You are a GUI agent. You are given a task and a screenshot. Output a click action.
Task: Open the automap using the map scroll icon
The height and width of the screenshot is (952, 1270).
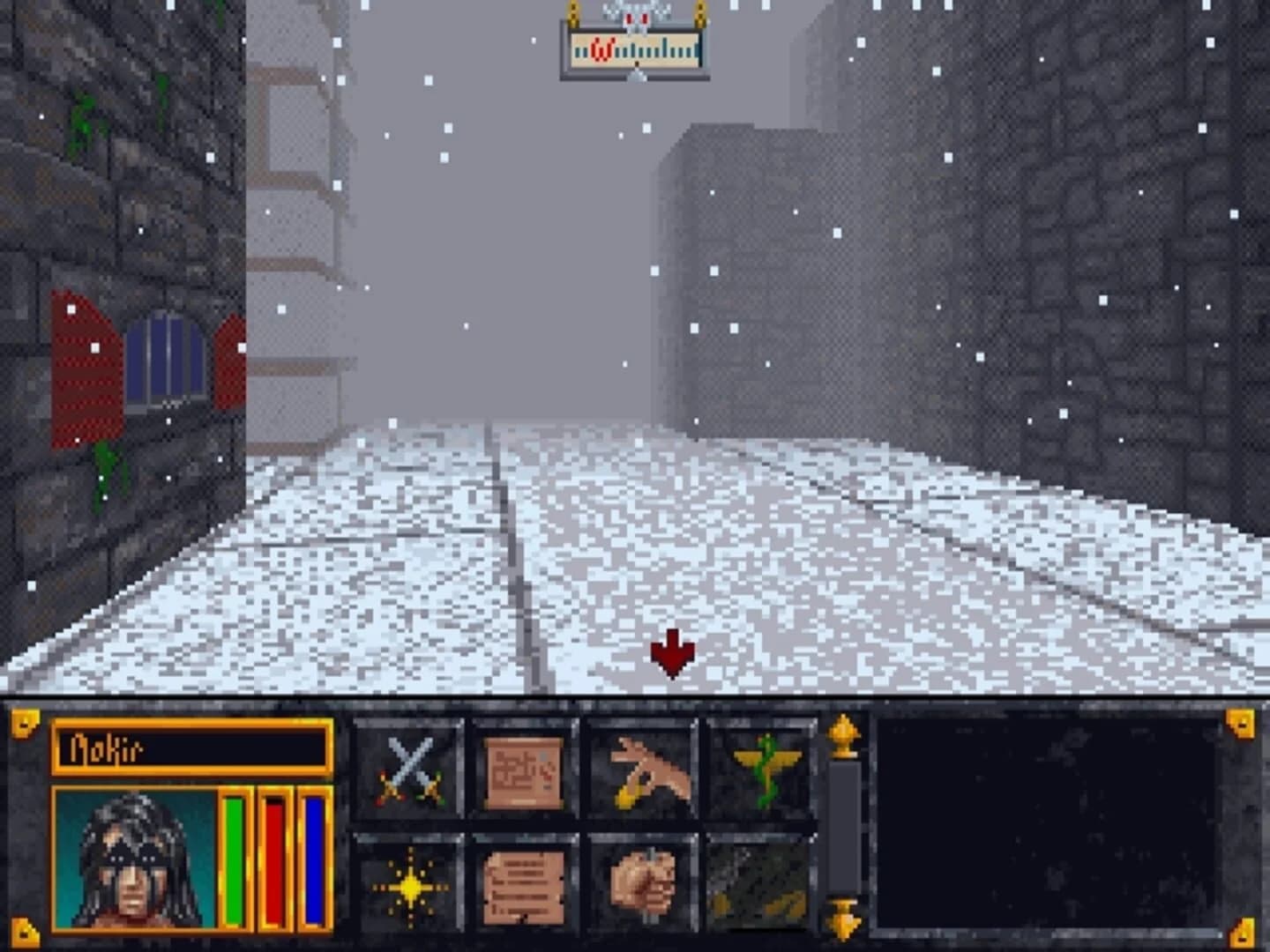[x=523, y=770]
